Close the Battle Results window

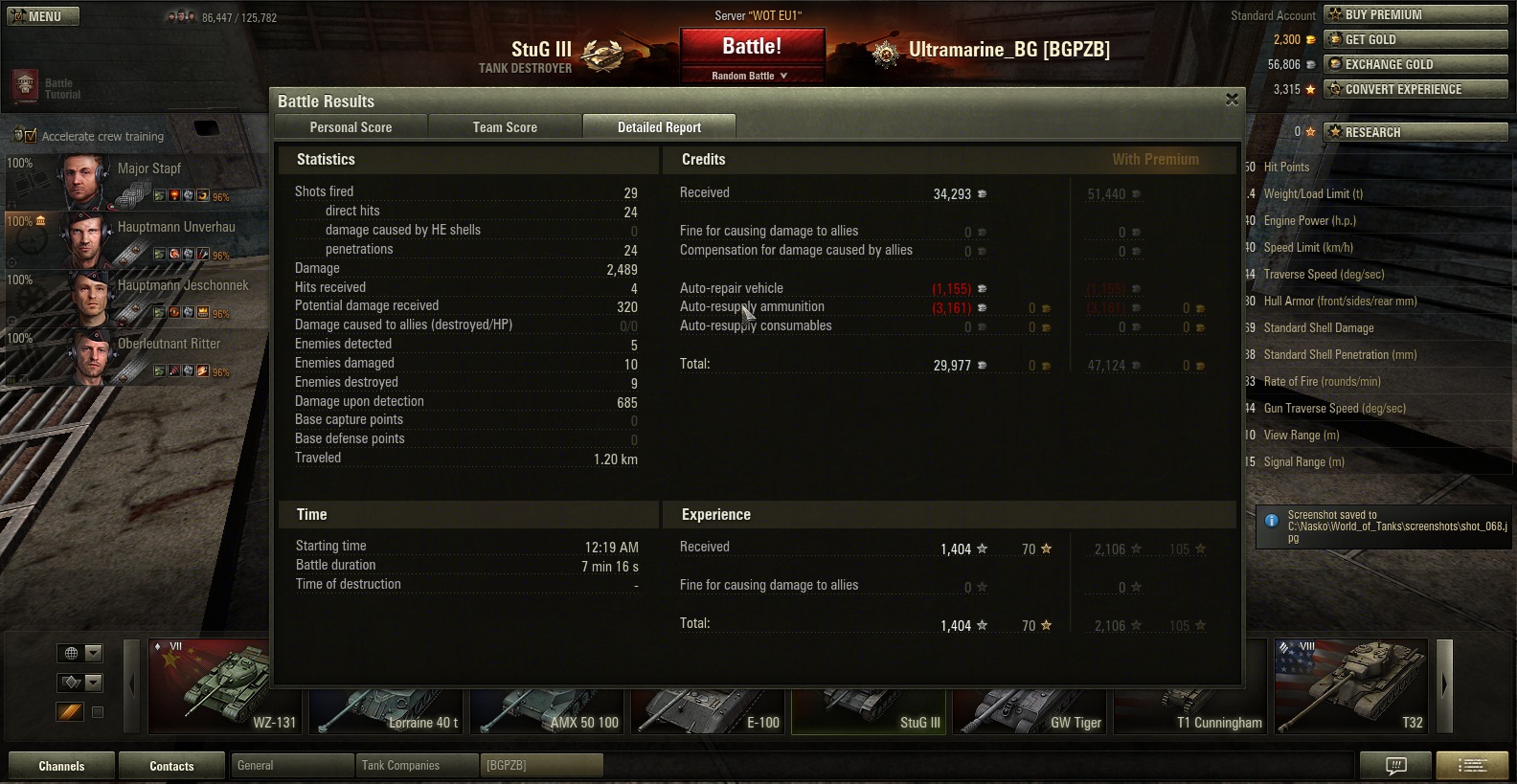click(x=1232, y=100)
